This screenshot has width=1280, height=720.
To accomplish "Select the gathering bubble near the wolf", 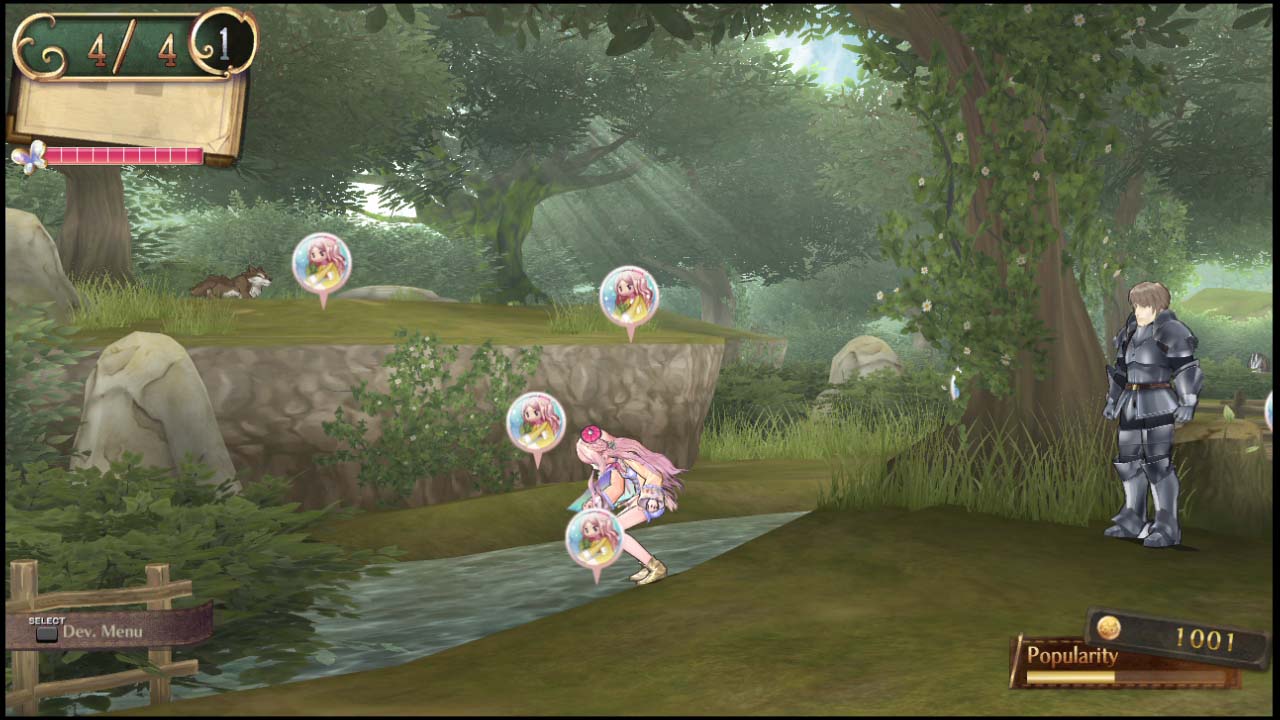I will tap(322, 263).
